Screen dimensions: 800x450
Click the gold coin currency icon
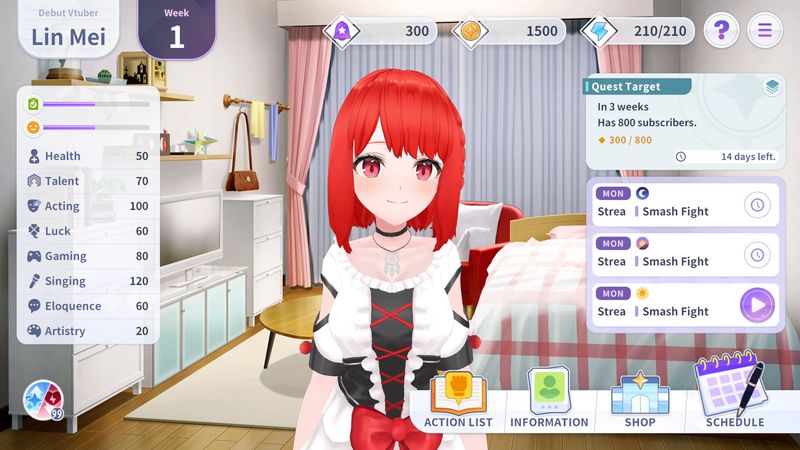[x=472, y=31]
